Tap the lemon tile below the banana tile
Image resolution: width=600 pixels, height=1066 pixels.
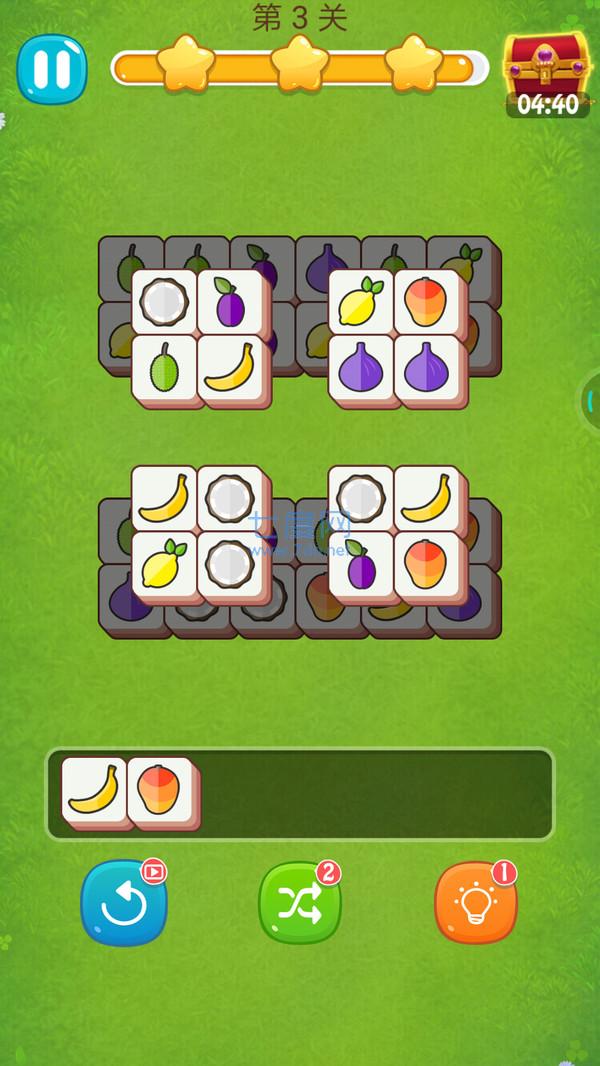(x=165, y=564)
